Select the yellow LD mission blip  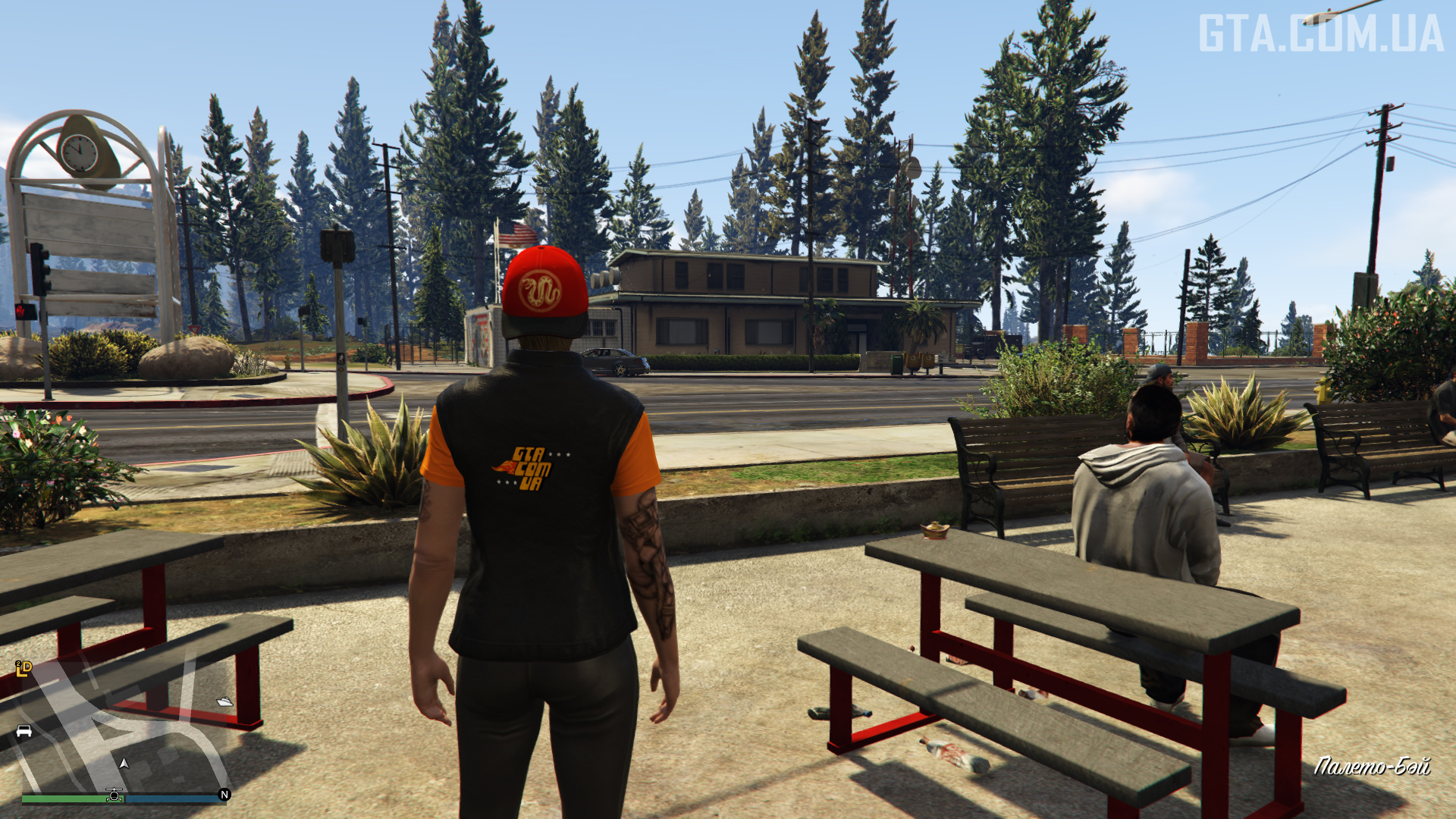(24, 668)
